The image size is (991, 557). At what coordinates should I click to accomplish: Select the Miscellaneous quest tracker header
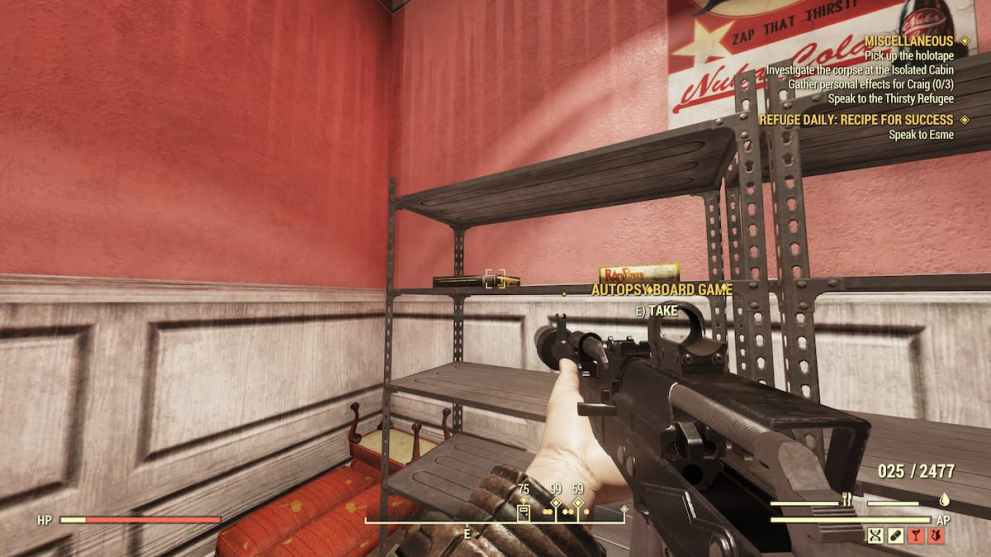point(909,41)
